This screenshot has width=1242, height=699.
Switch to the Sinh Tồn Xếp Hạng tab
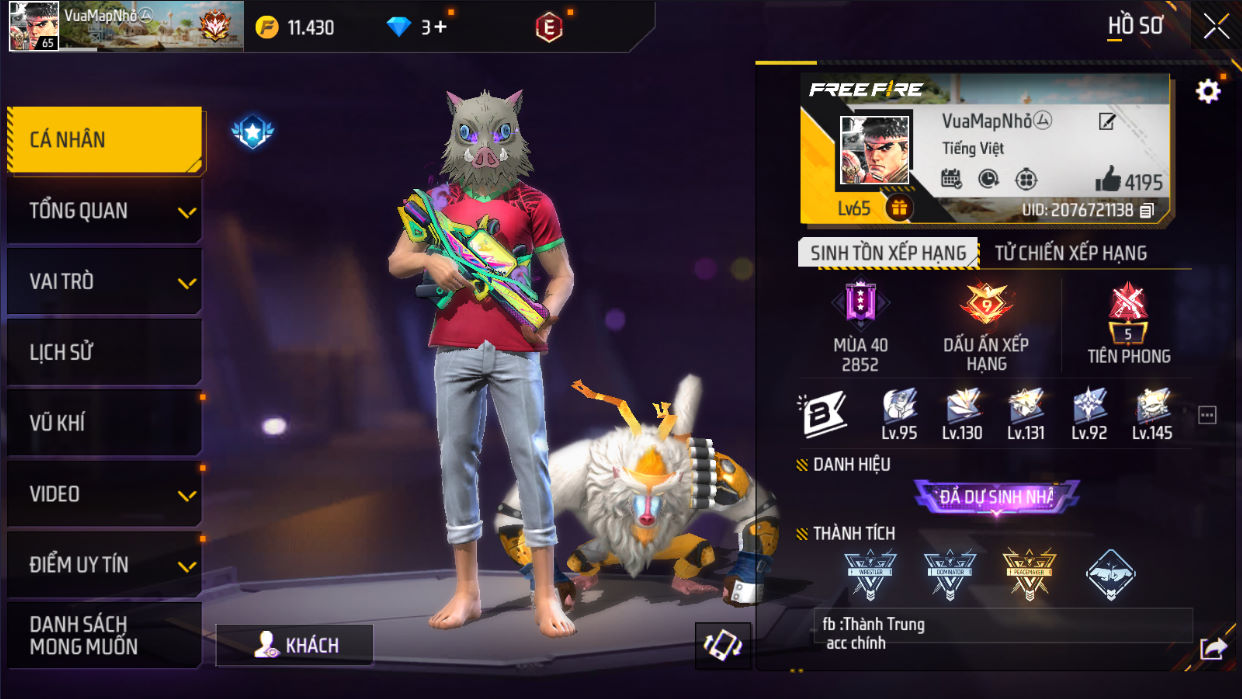(888, 253)
